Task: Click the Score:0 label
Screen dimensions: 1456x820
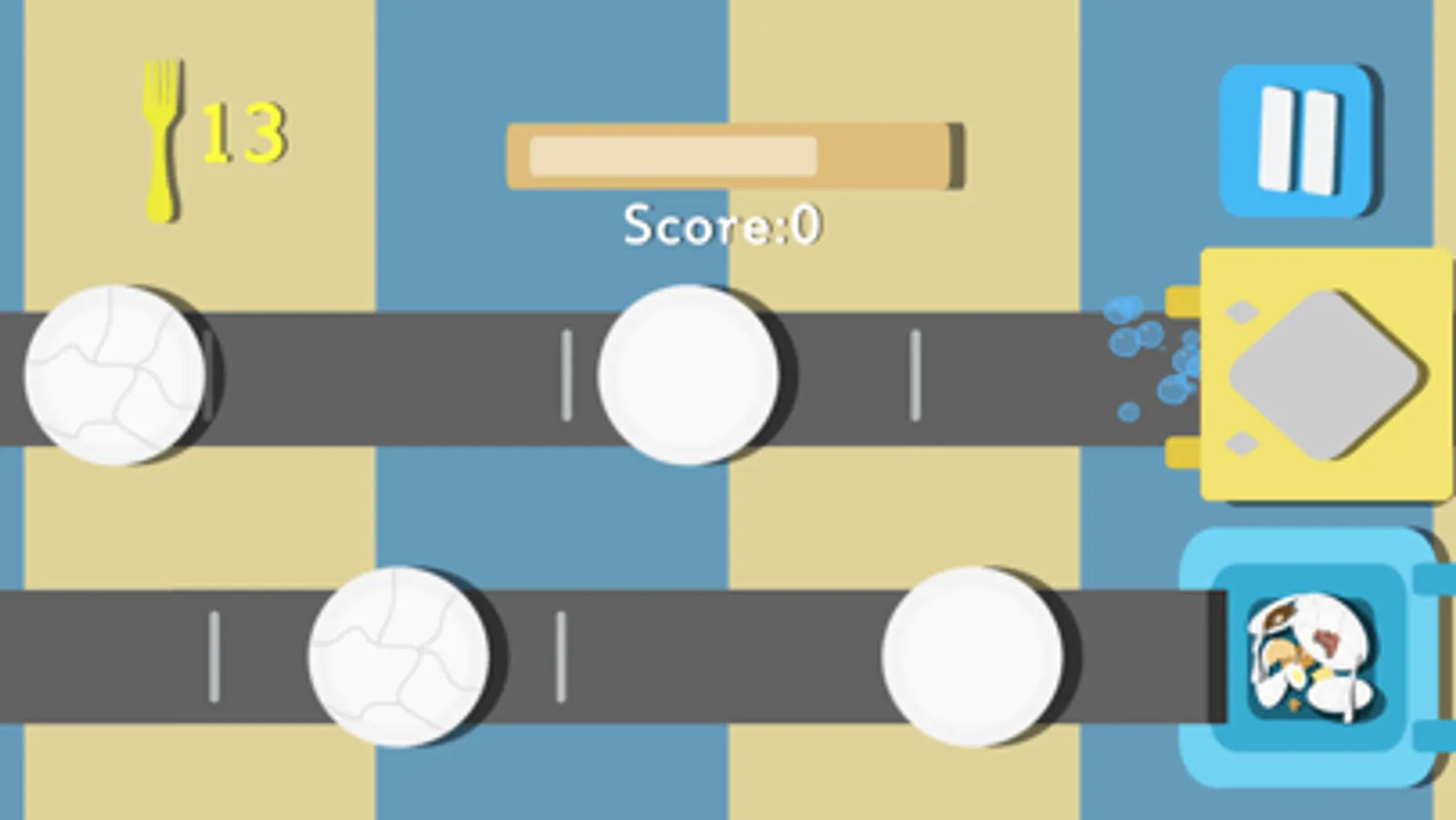Action: (x=722, y=222)
